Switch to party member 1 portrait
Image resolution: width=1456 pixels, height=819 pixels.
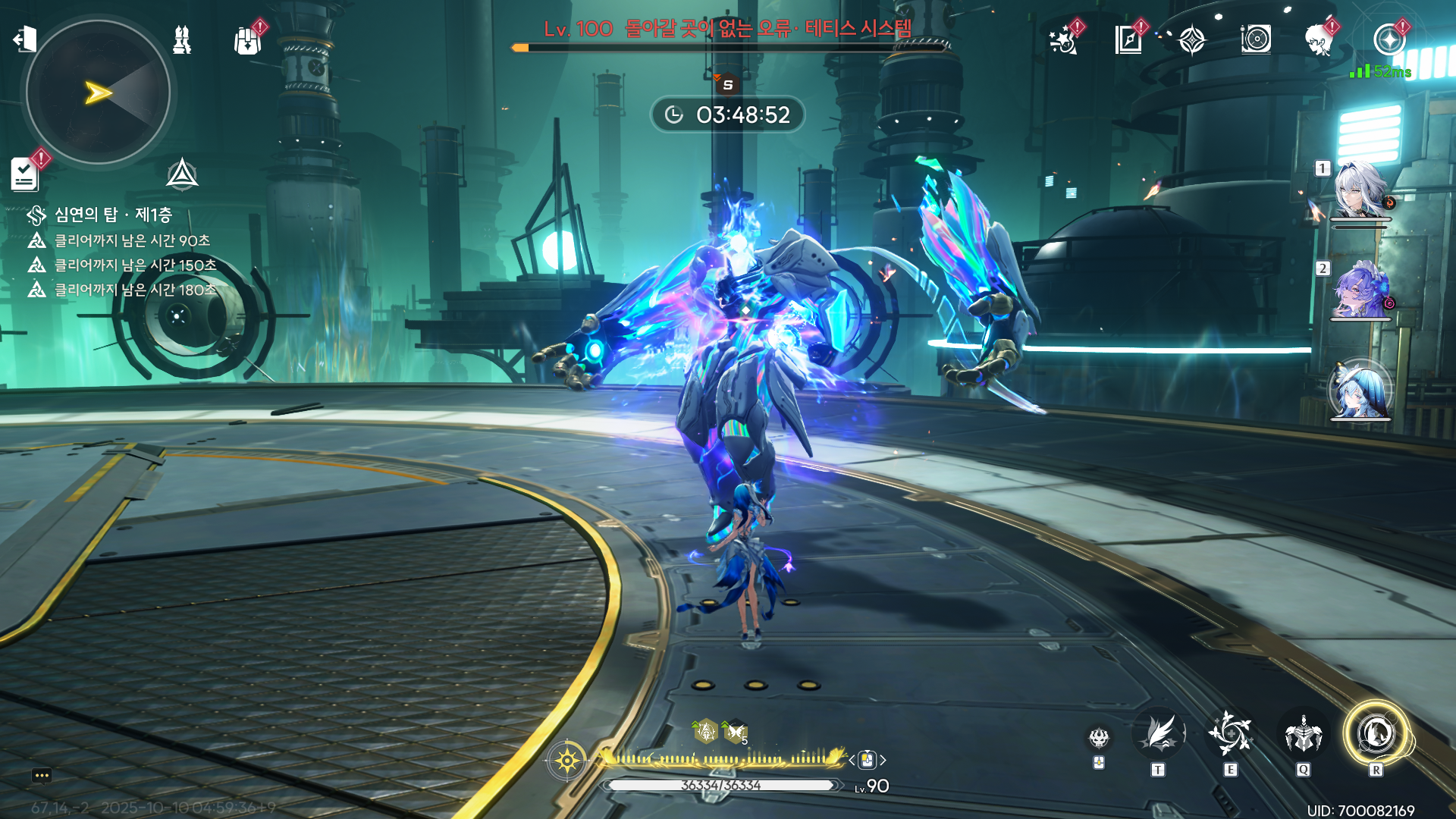coord(1360,190)
